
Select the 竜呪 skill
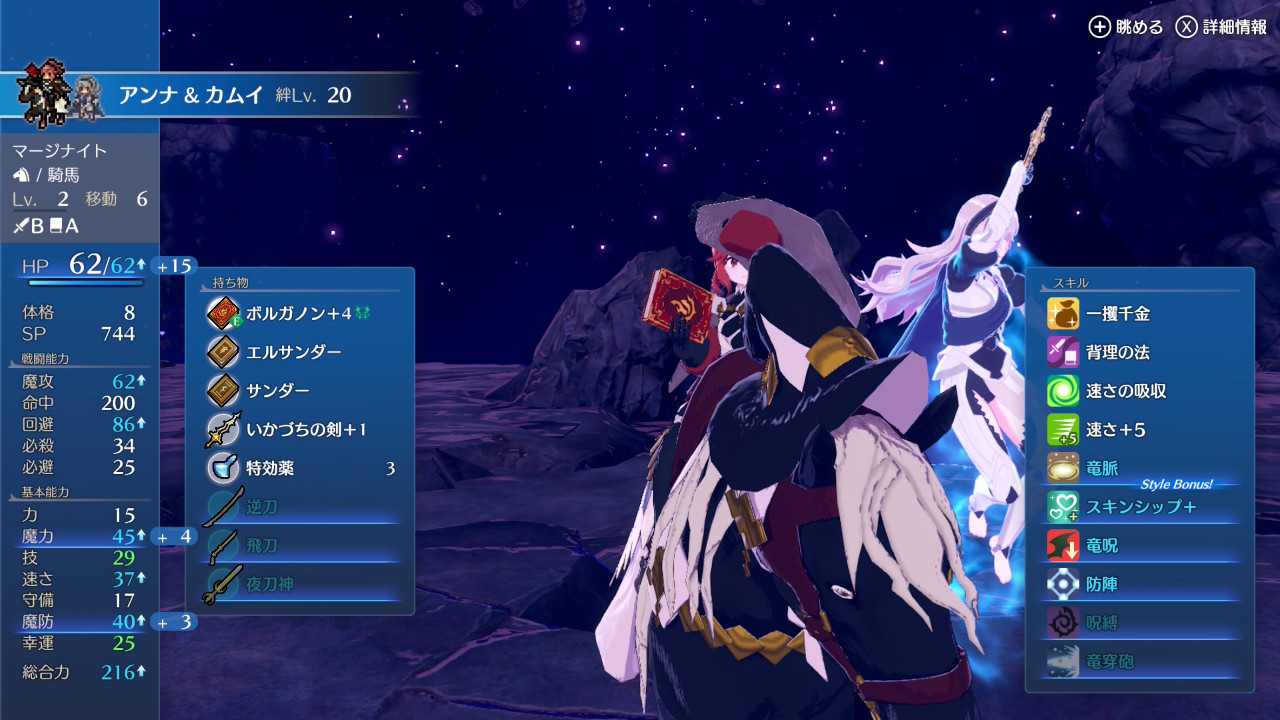click(x=1102, y=546)
